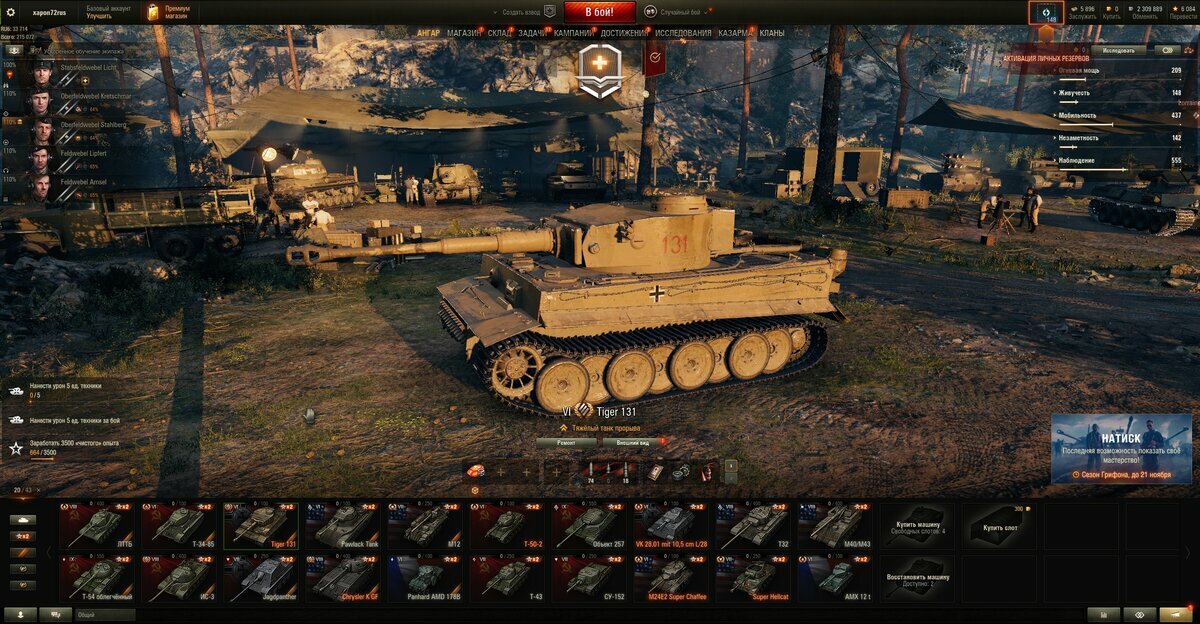This screenshot has width=1200, height=624.
Task: Buy a new slot via Купить слот
Action: point(999,526)
